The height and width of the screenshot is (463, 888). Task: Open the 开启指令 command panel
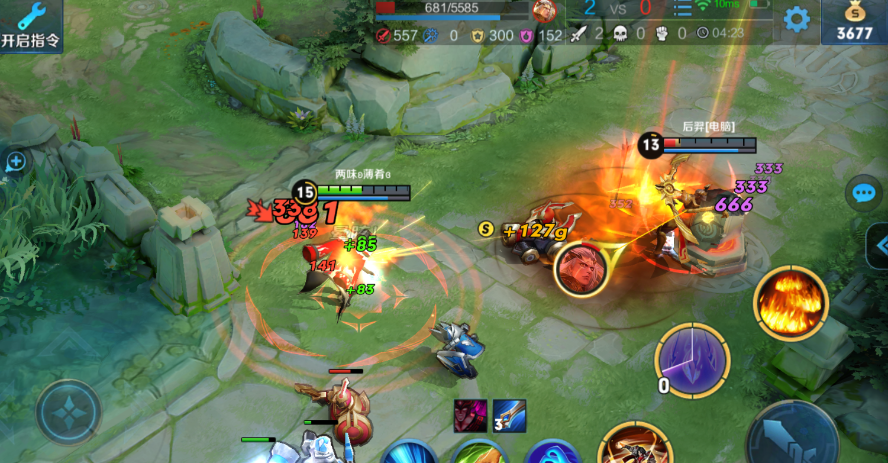(30, 25)
